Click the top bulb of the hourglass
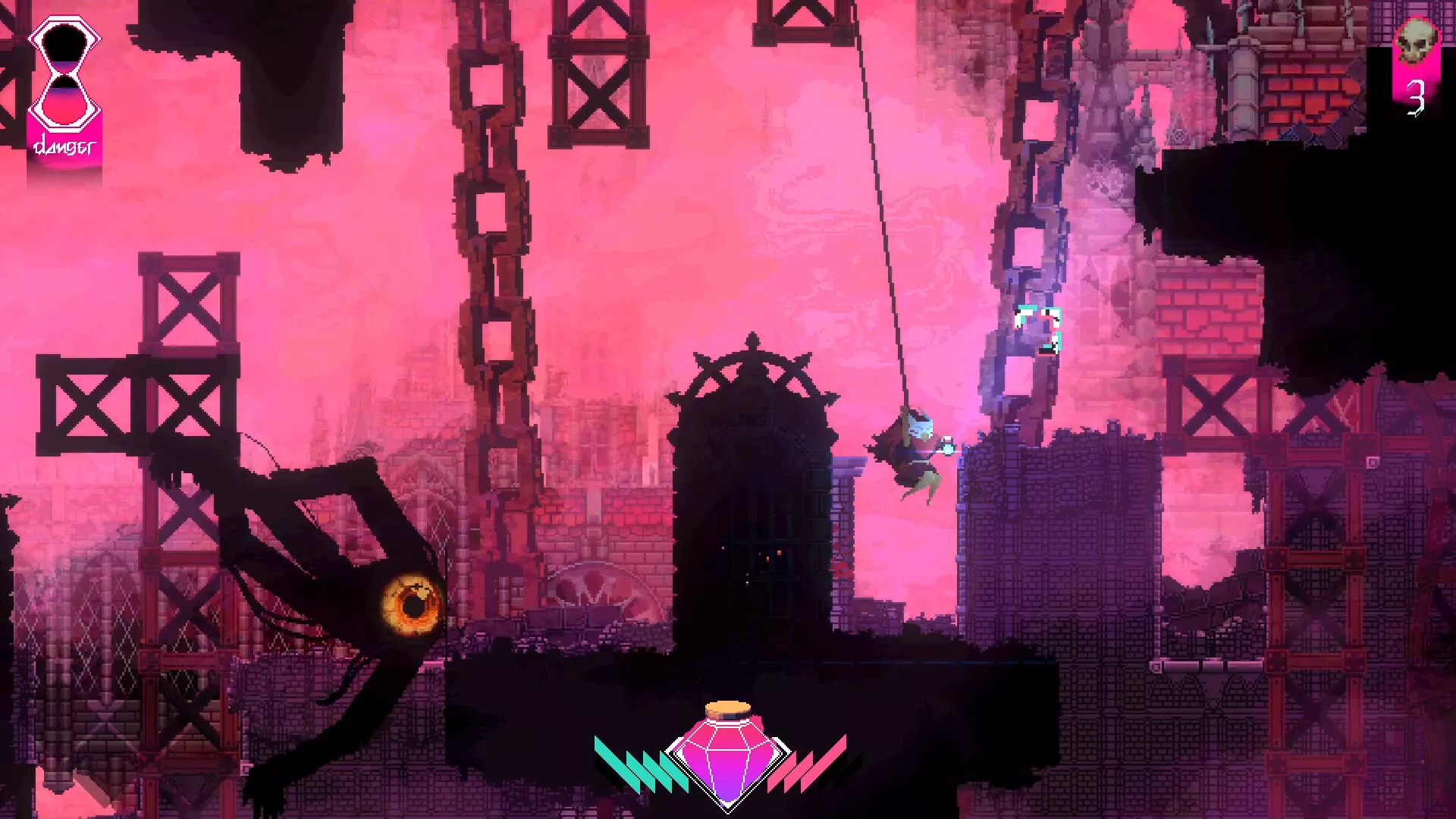Screen dimensions: 1456x819 click(64, 42)
